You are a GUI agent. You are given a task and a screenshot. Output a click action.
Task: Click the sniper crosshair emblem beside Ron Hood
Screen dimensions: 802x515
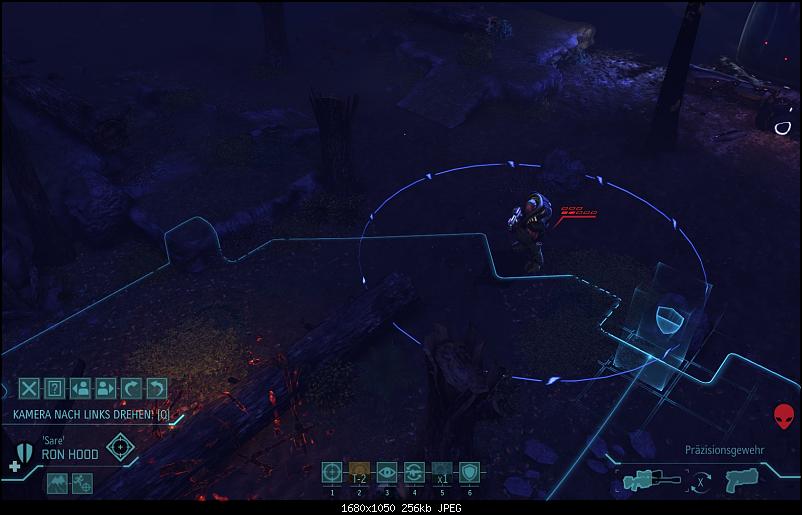tap(121, 447)
